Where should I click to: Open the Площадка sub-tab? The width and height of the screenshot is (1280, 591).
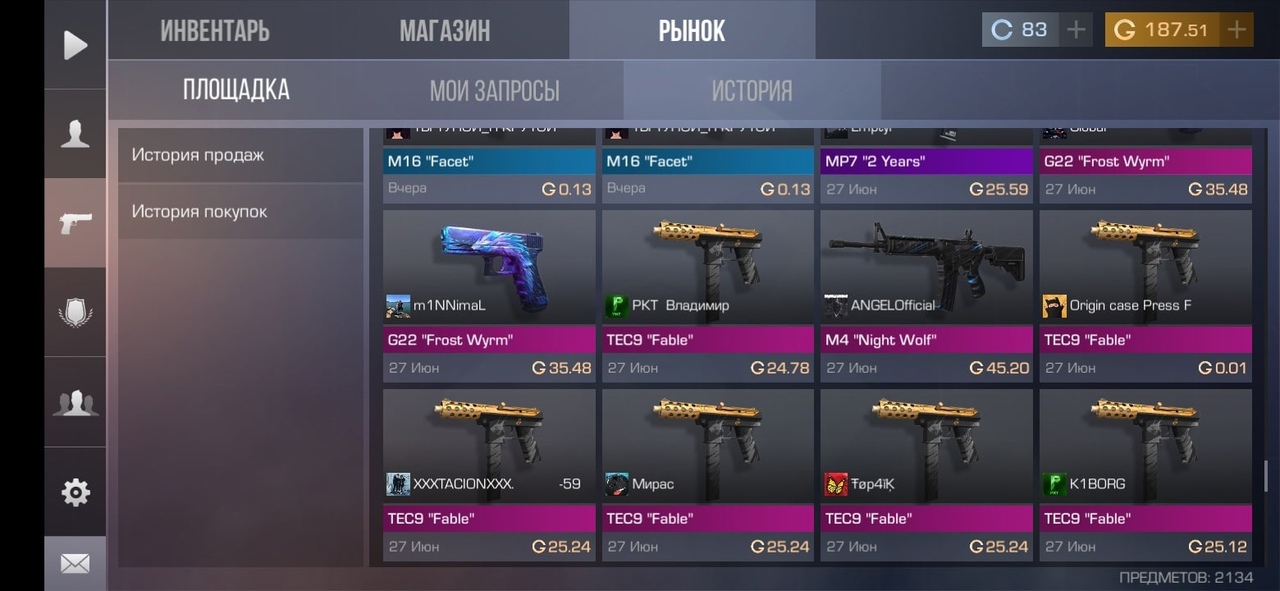236,90
